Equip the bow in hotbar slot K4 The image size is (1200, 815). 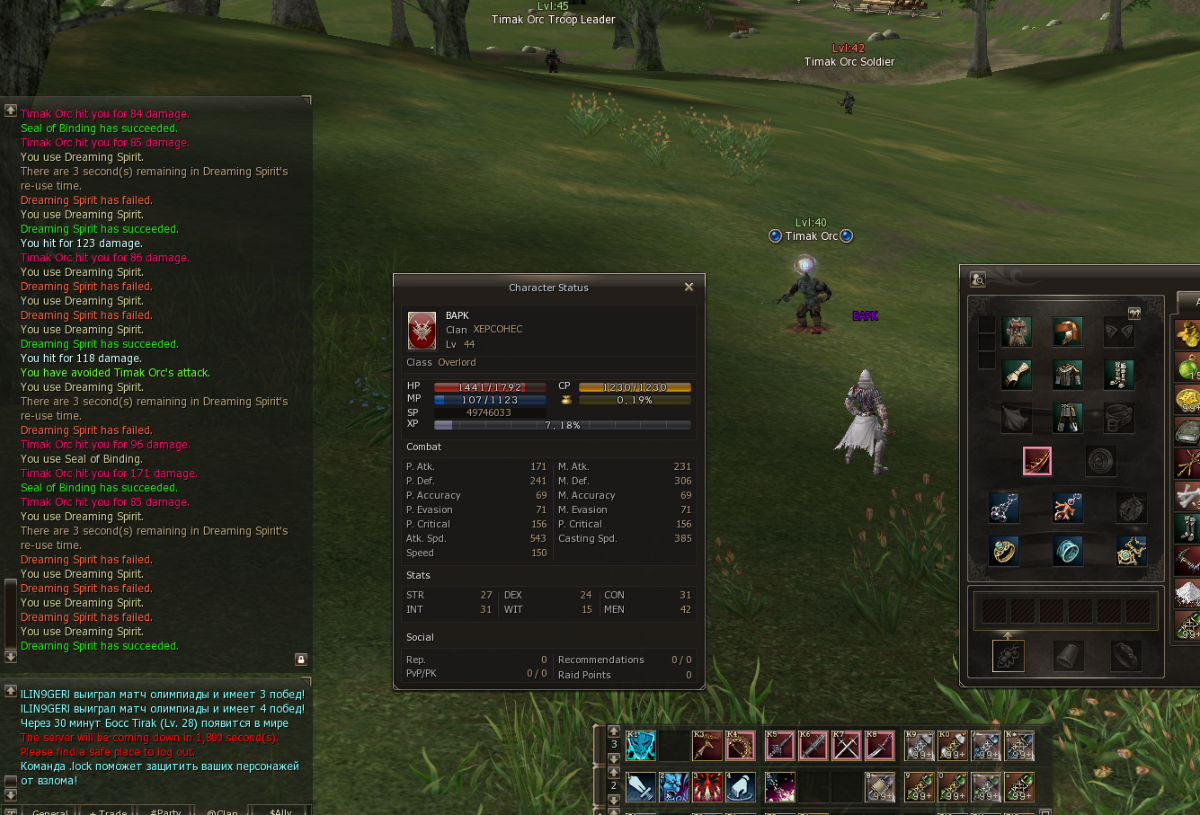click(x=740, y=746)
